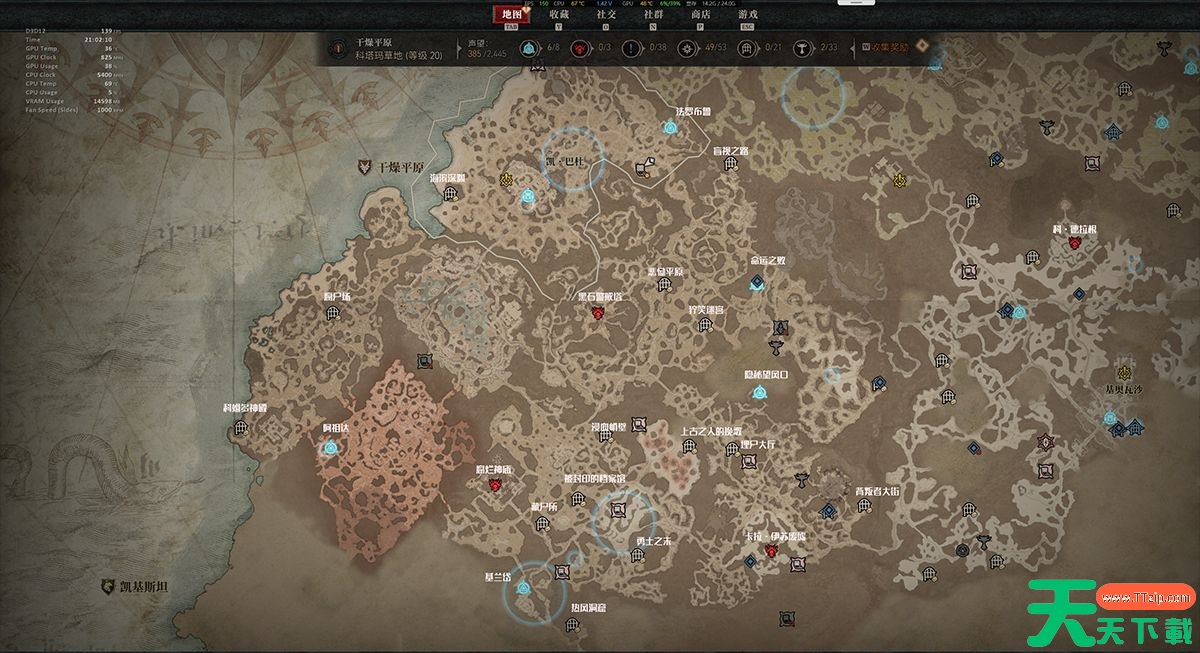The width and height of the screenshot is (1200, 653).
Task: Open the 商店 (Shop) tab
Action: 700,15
